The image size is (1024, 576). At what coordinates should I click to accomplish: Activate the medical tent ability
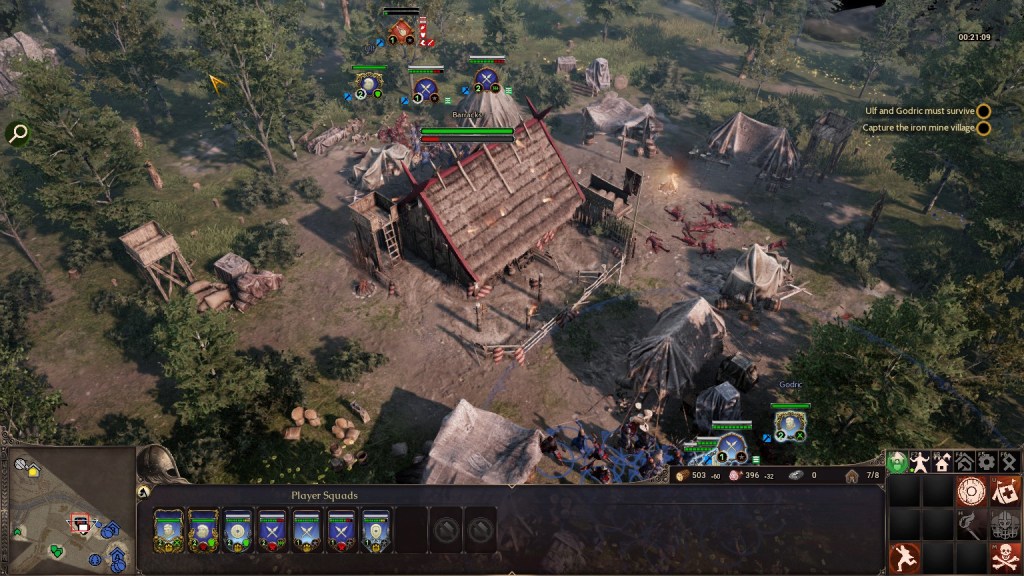pyautogui.click(x=1004, y=491)
